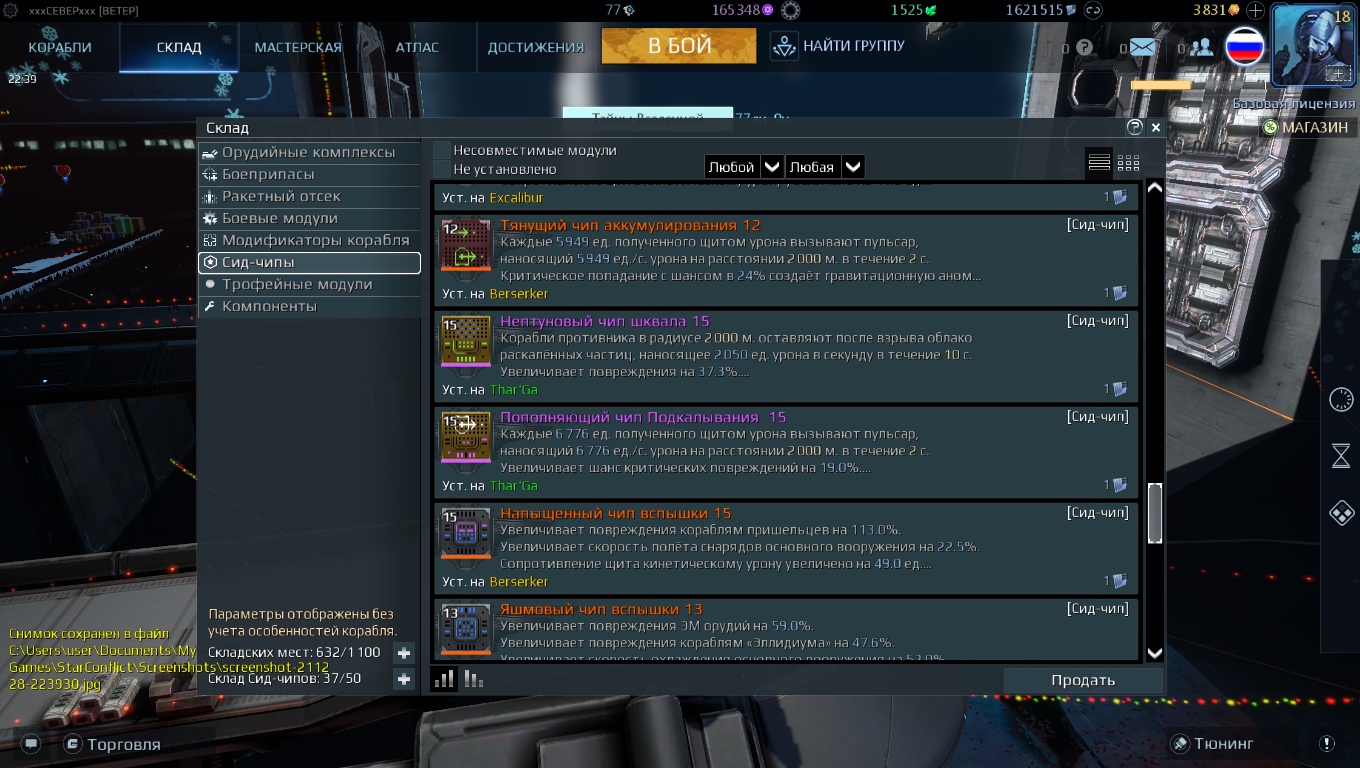Viewport: 1360px width, 768px height.
Task: Switch to the Мастерская tab
Action: (x=298, y=47)
